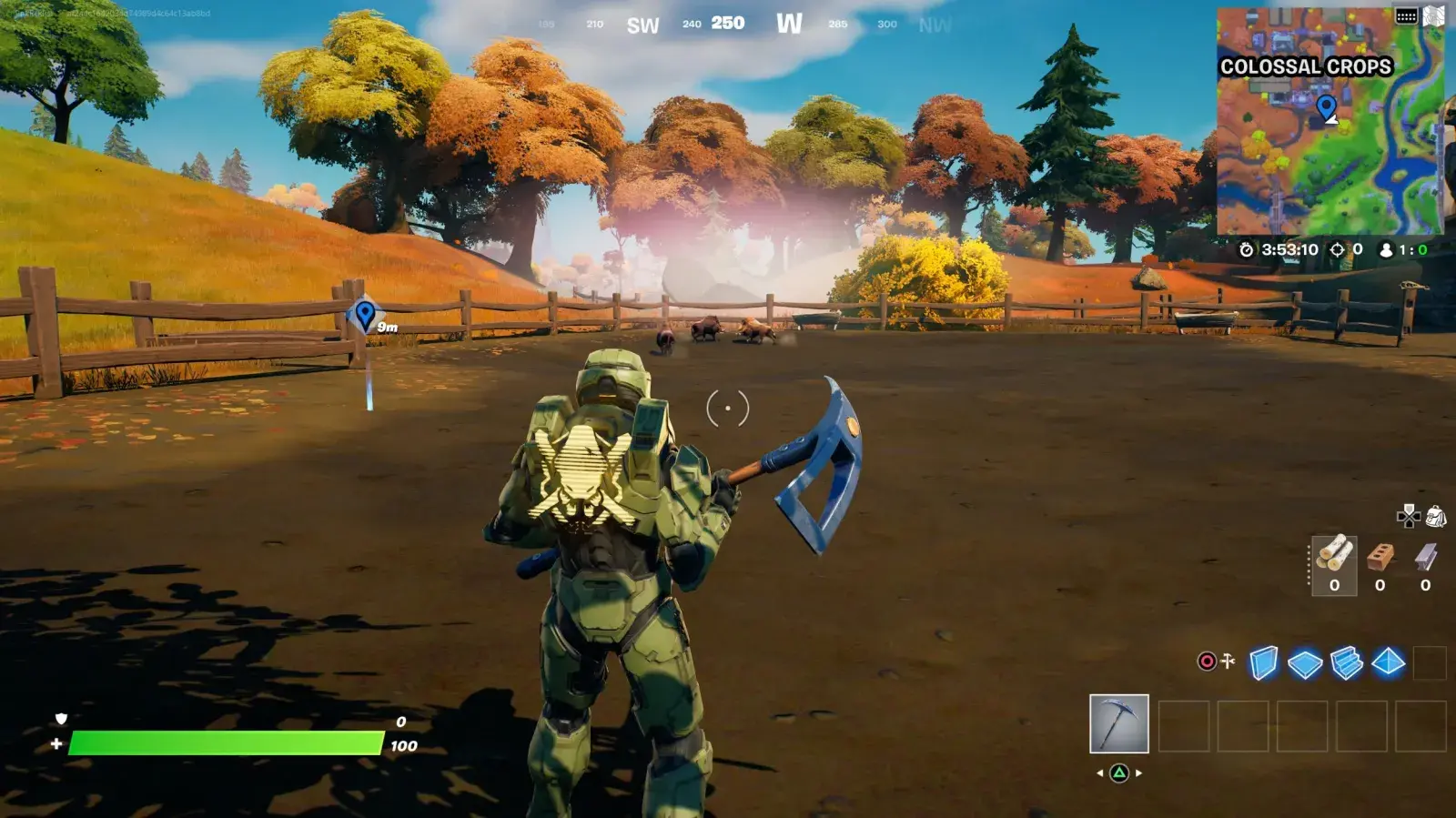Click the blue pin marker on the minimap
This screenshot has height=818, width=1456.
(1326, 108)
